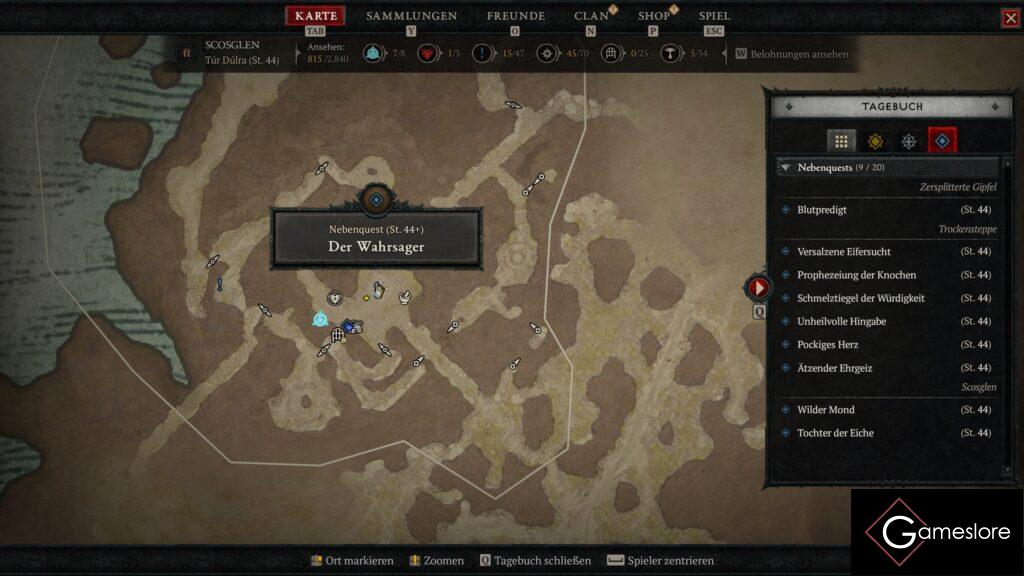Image resolution: width=1024 pixels, height=576 pixels.
Task: Select the Clan tab
Action: pyautogui.click(x=591, y=16)
